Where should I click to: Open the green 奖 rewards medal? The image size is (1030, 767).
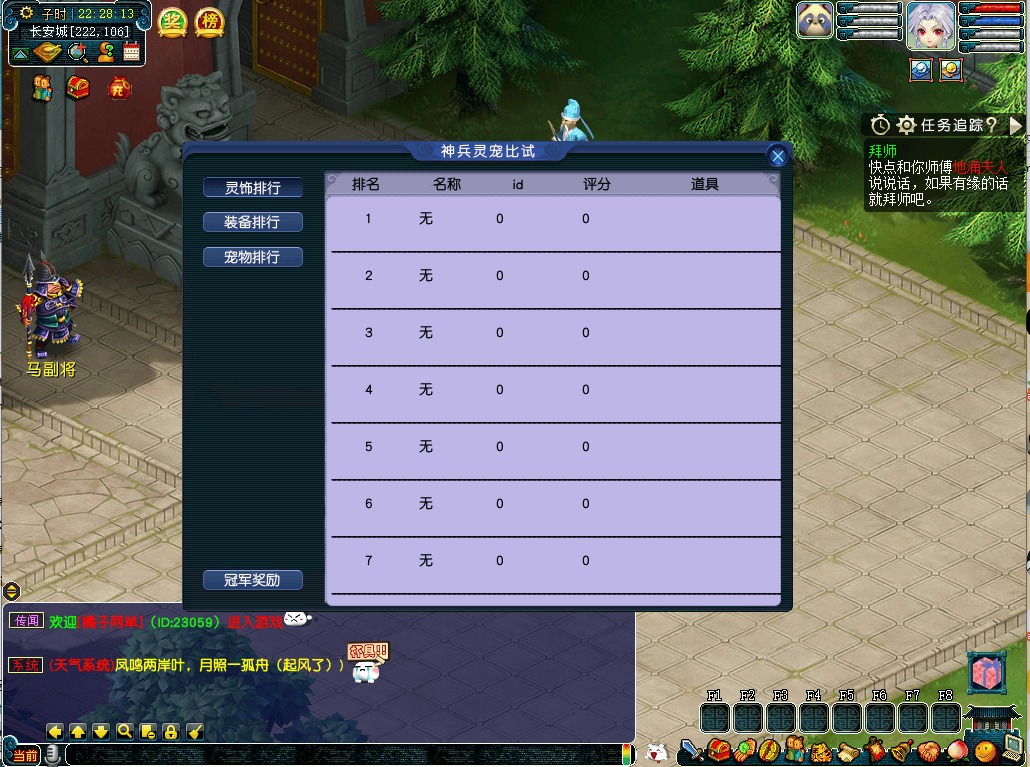point(173,21)
